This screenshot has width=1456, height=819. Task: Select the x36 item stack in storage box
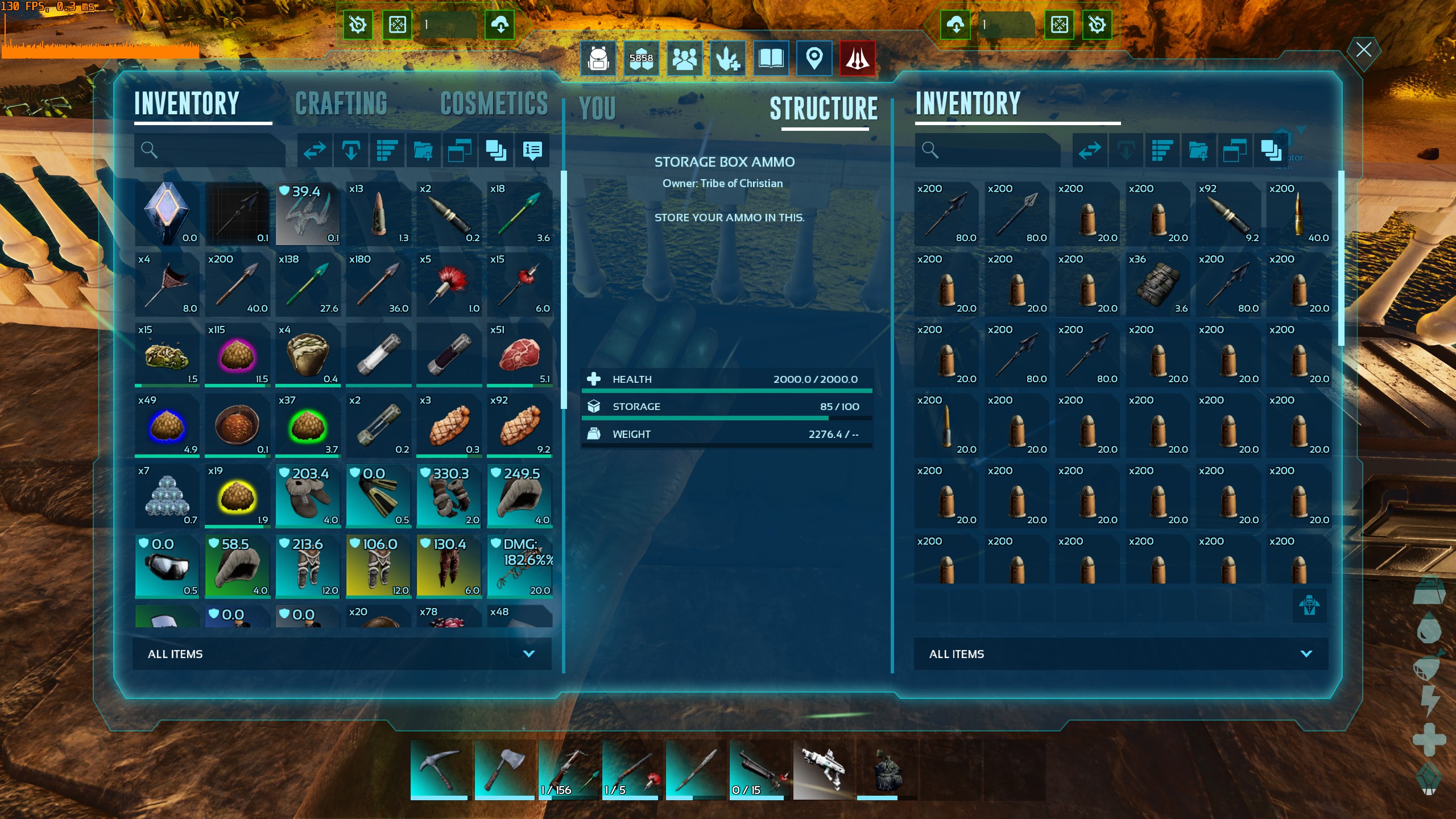click(x=1157, y=284)
